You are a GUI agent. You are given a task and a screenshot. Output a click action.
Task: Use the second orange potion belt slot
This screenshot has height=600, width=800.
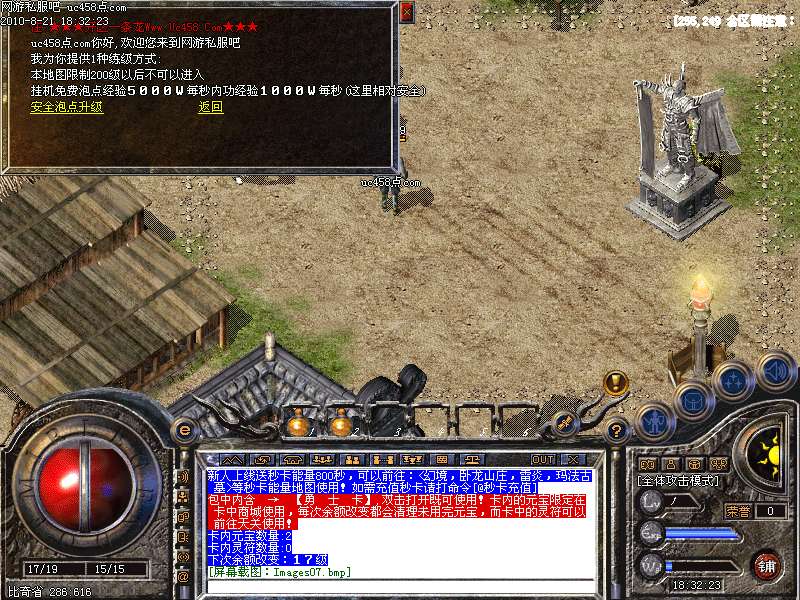(x=341, y=425)
